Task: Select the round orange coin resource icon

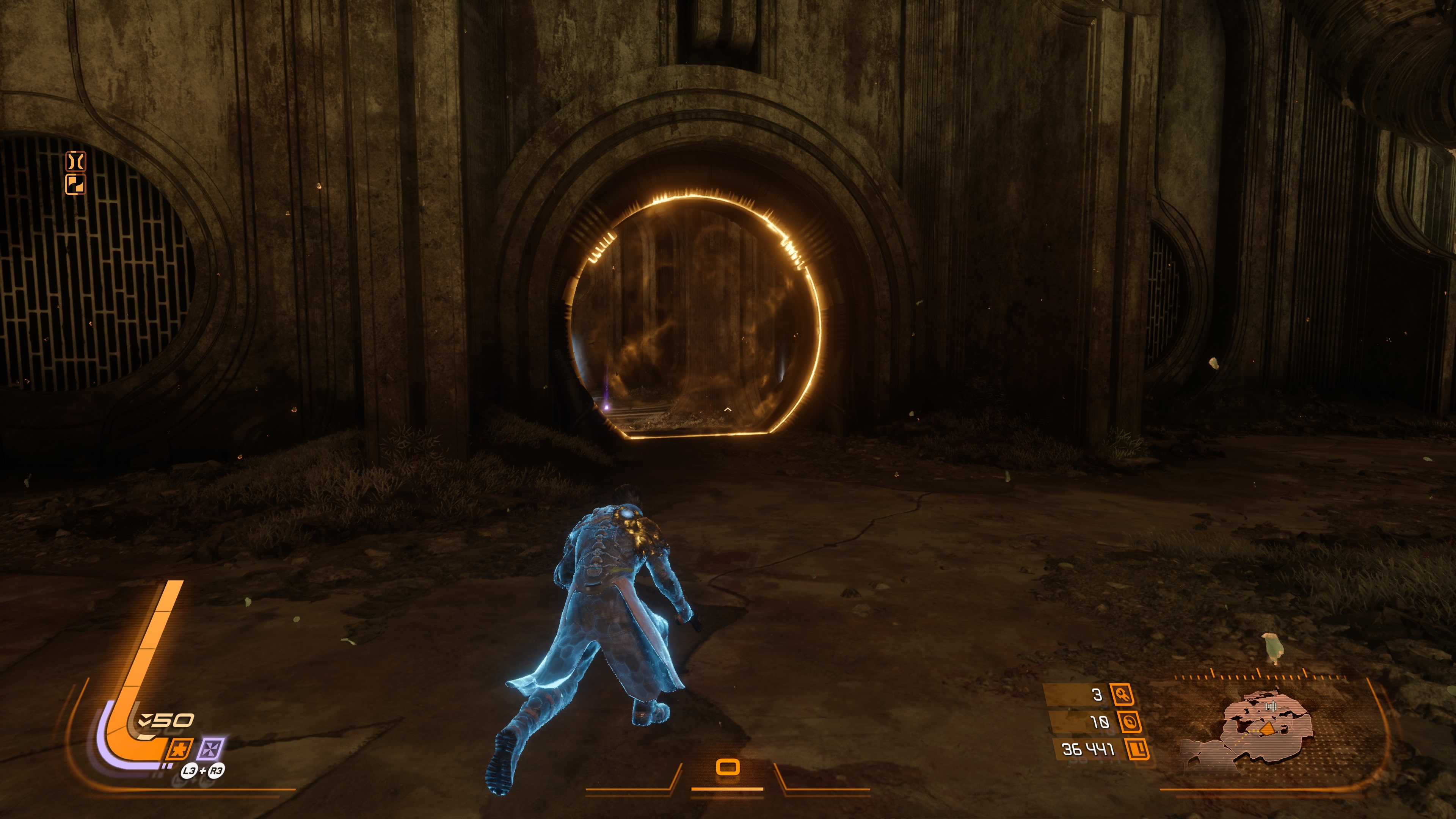Action: [x=1129, y=722]
